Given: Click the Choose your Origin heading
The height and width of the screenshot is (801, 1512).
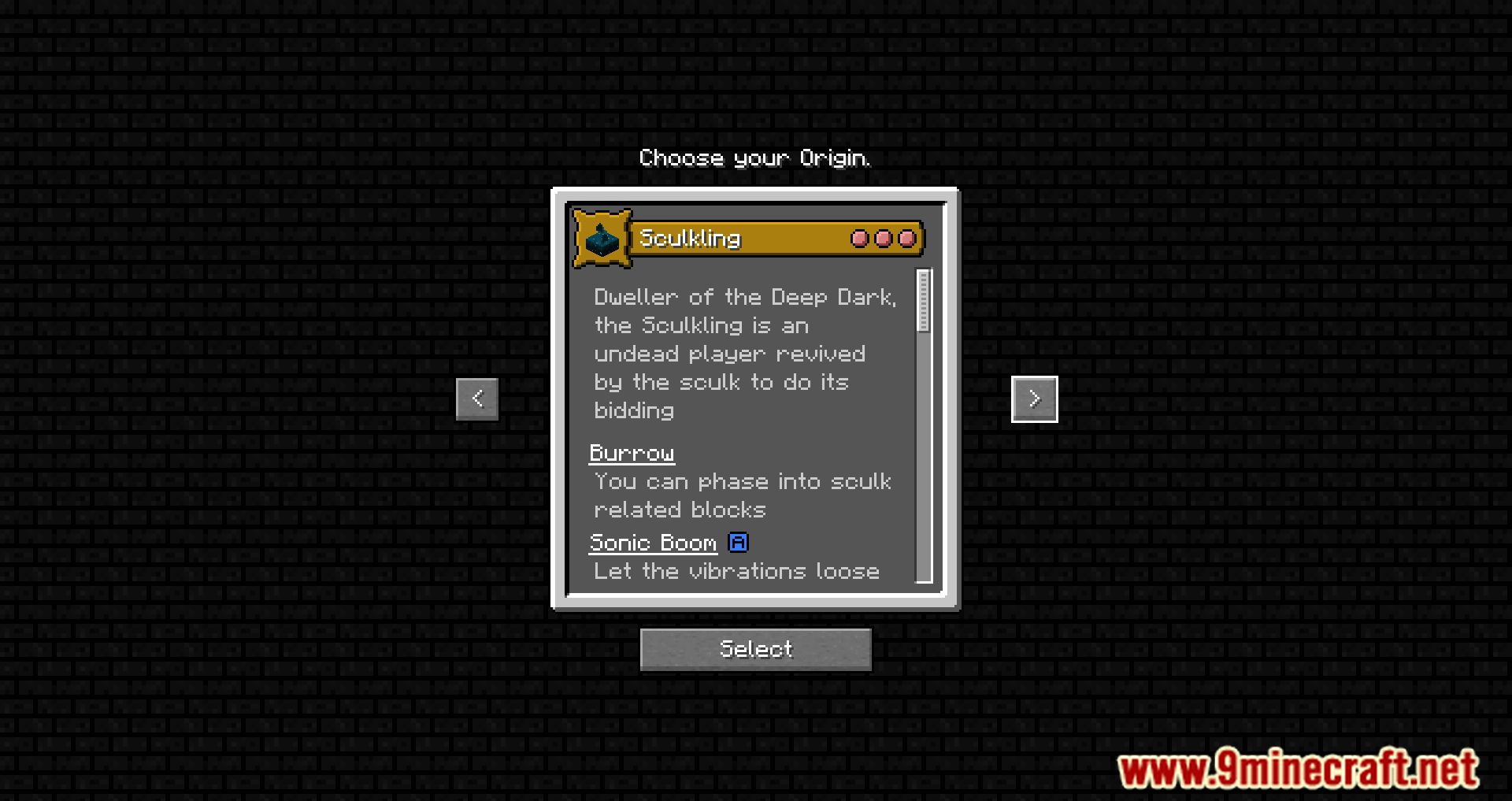Looking at the screenshot, I should [x=755, y=158].
